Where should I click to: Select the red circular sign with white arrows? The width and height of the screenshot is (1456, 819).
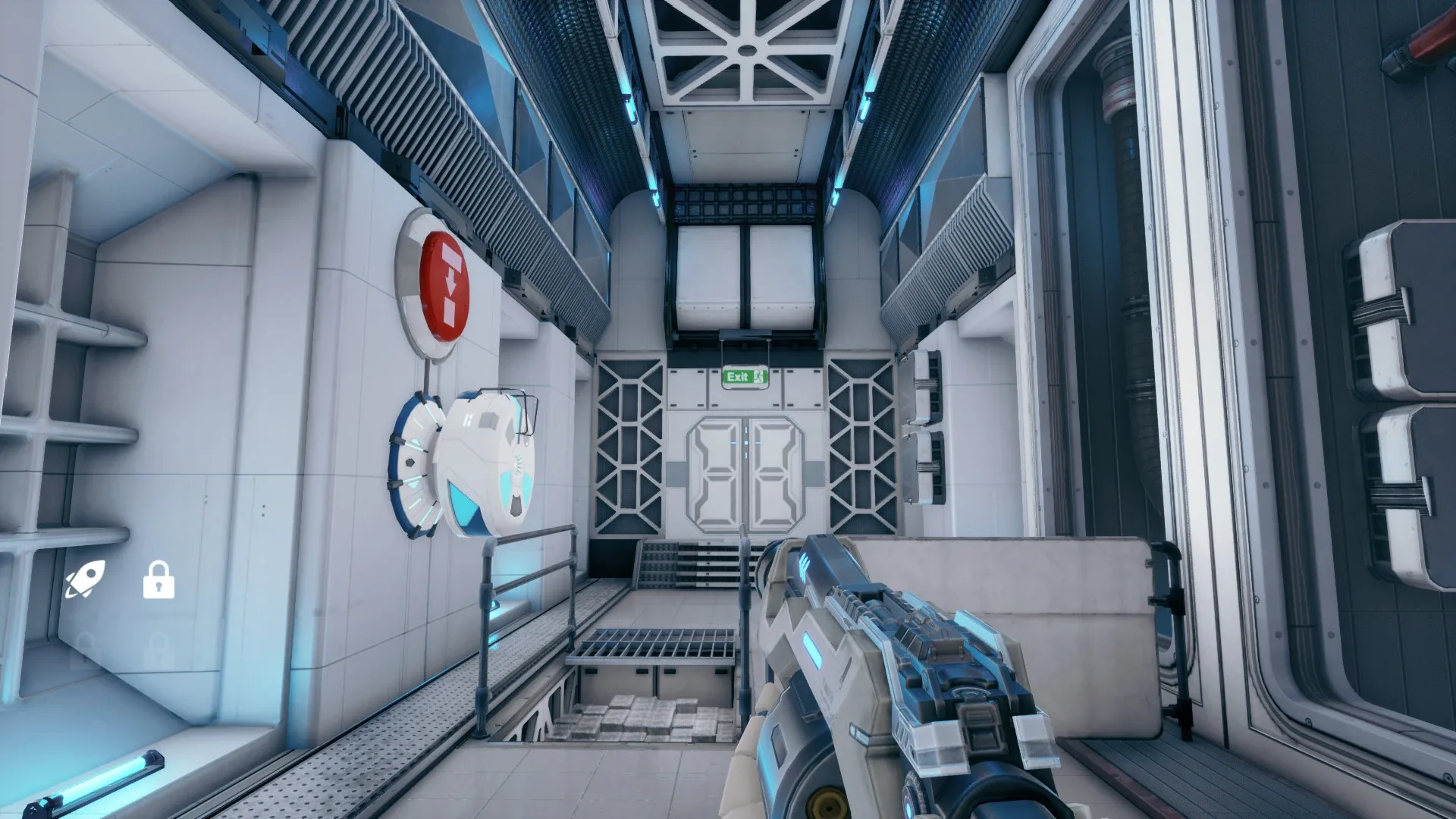444,287
